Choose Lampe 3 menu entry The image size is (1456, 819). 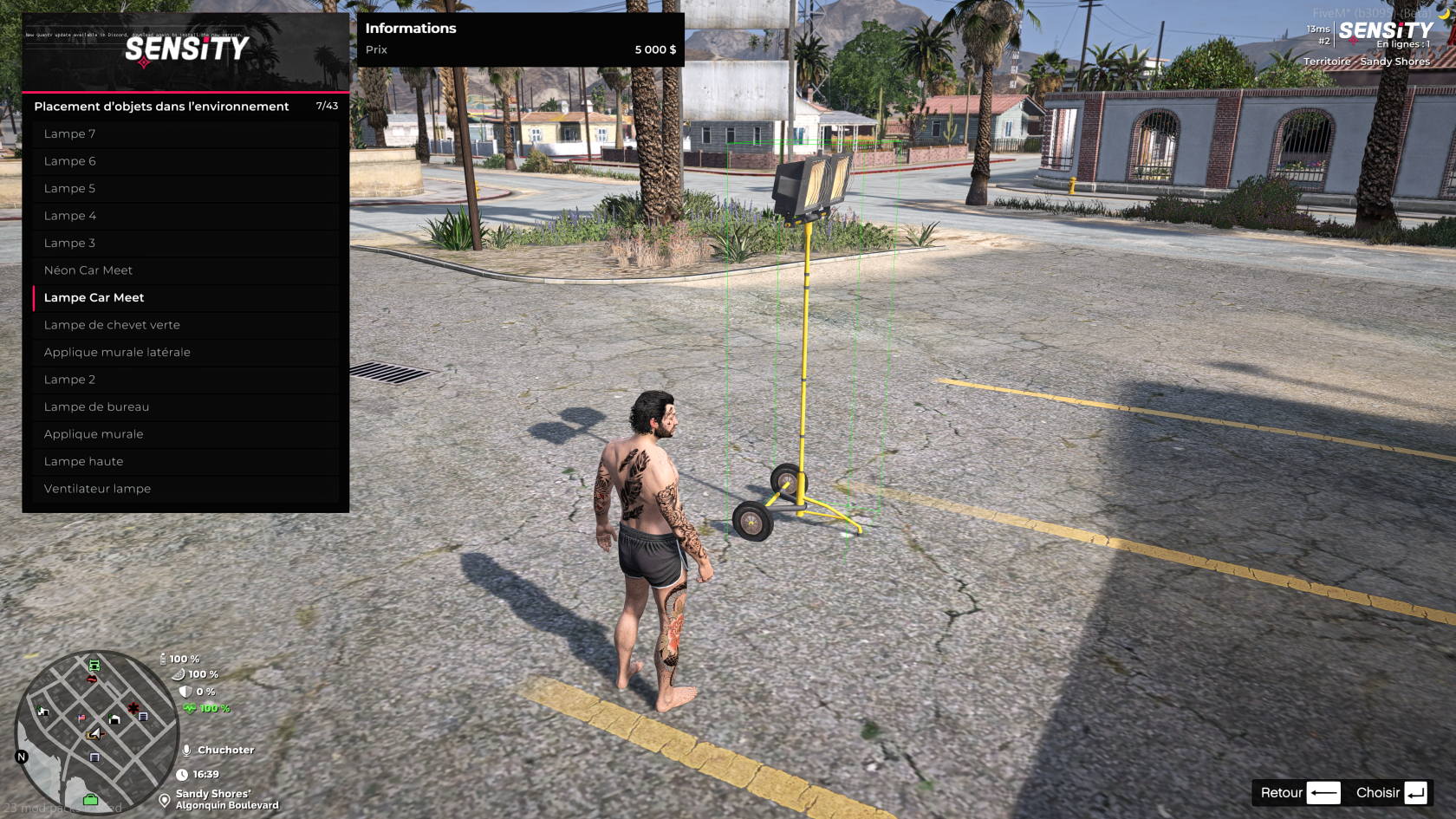185,243
